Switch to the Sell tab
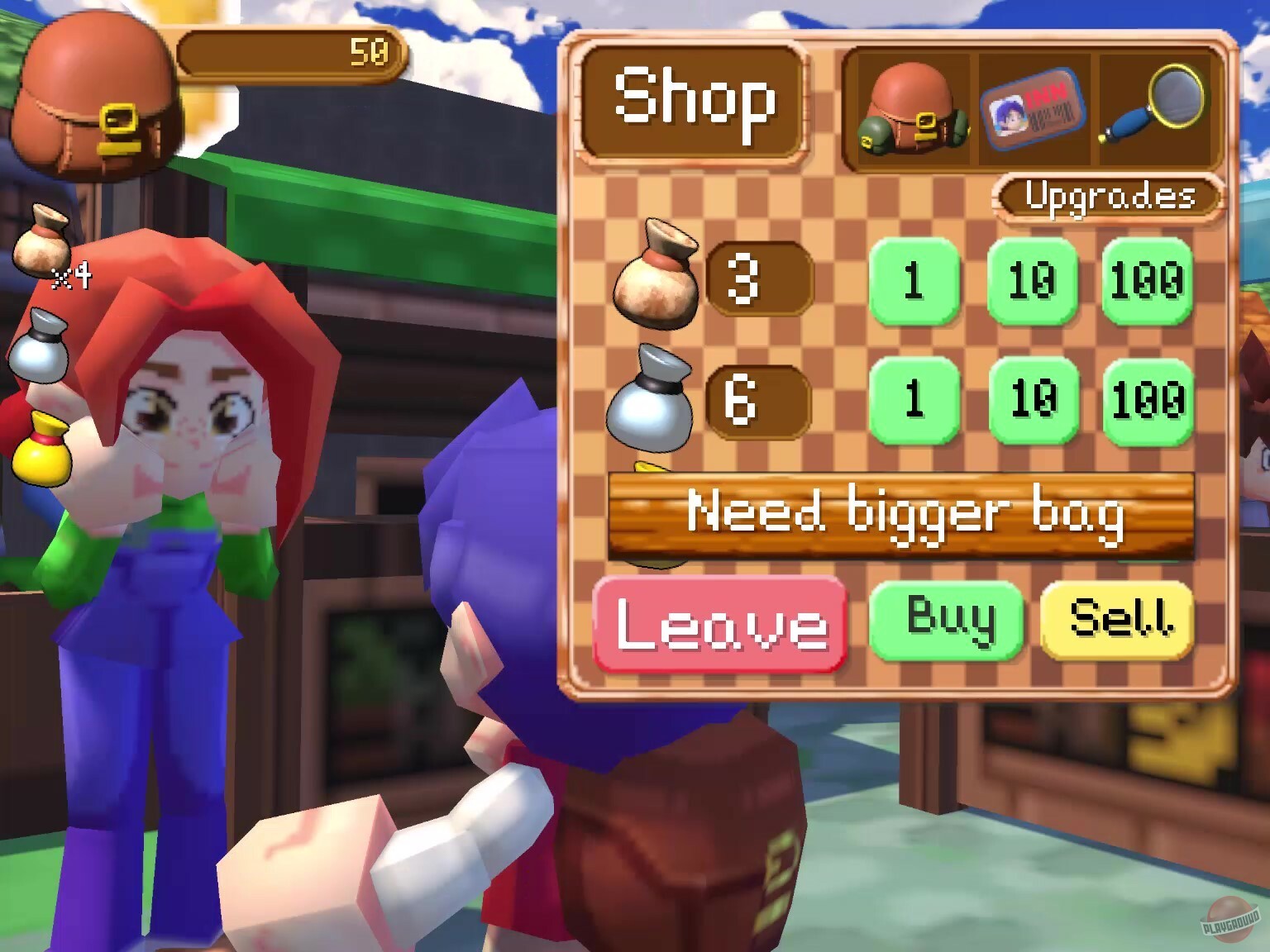Image resolution: width=1270 pixels, height=952 pixels. click(x=1117, y=620)
